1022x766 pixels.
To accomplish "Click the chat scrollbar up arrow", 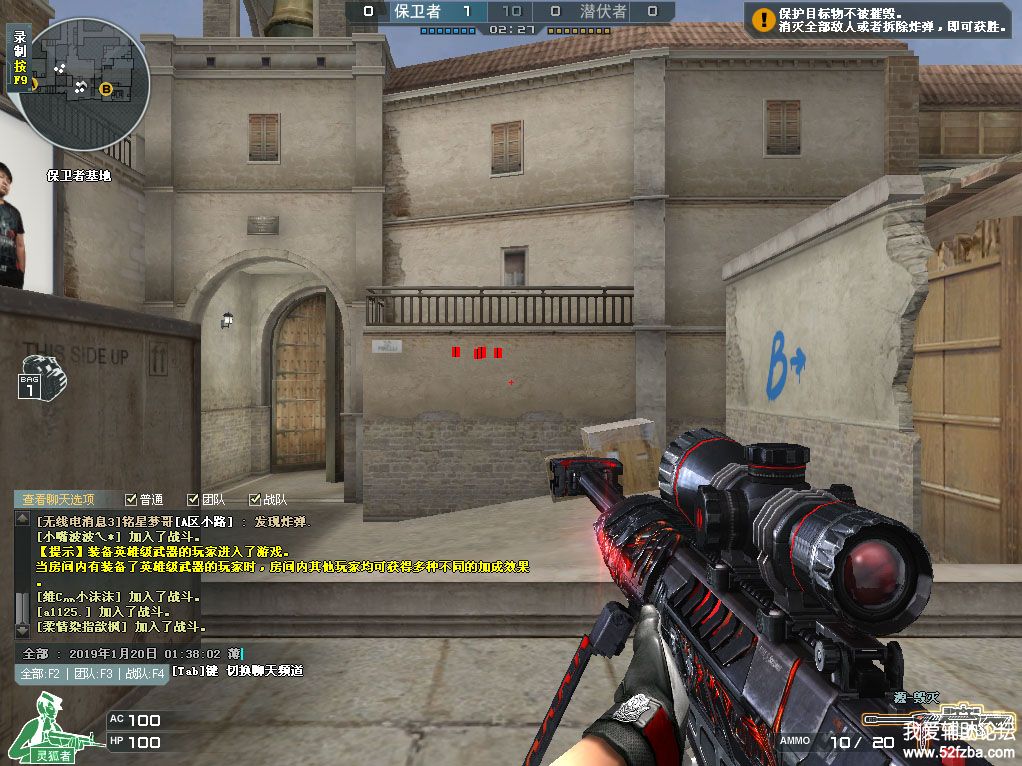I will 21,520.
